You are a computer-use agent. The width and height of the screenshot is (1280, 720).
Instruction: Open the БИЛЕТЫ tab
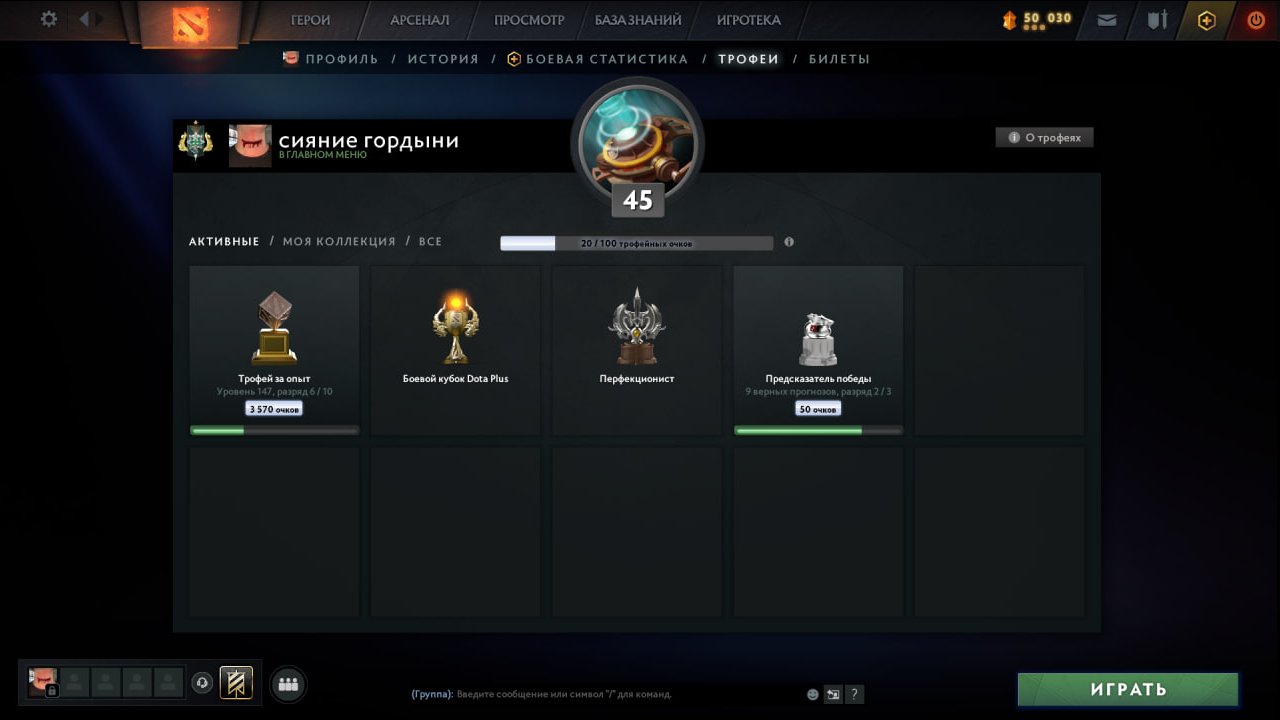[x=840, y=59]
